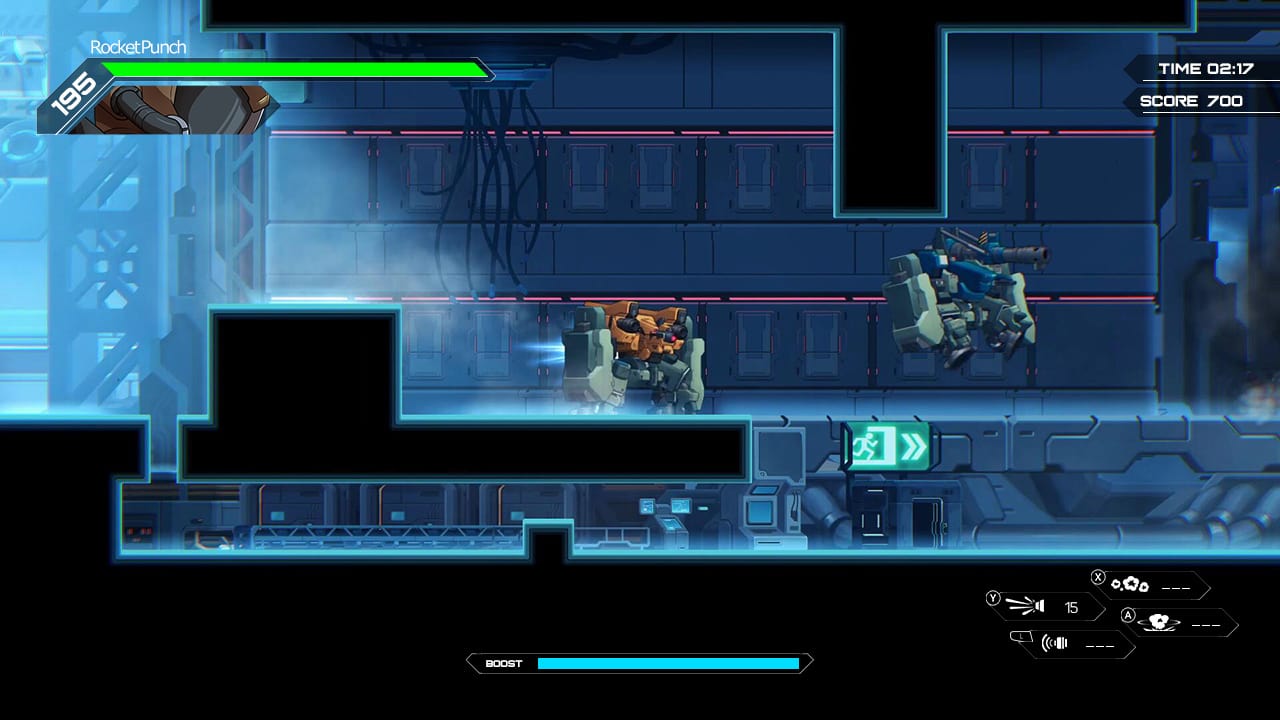Select the BOOST label tab
Screen dimensions: 1280x720
(x=505, y=663)
